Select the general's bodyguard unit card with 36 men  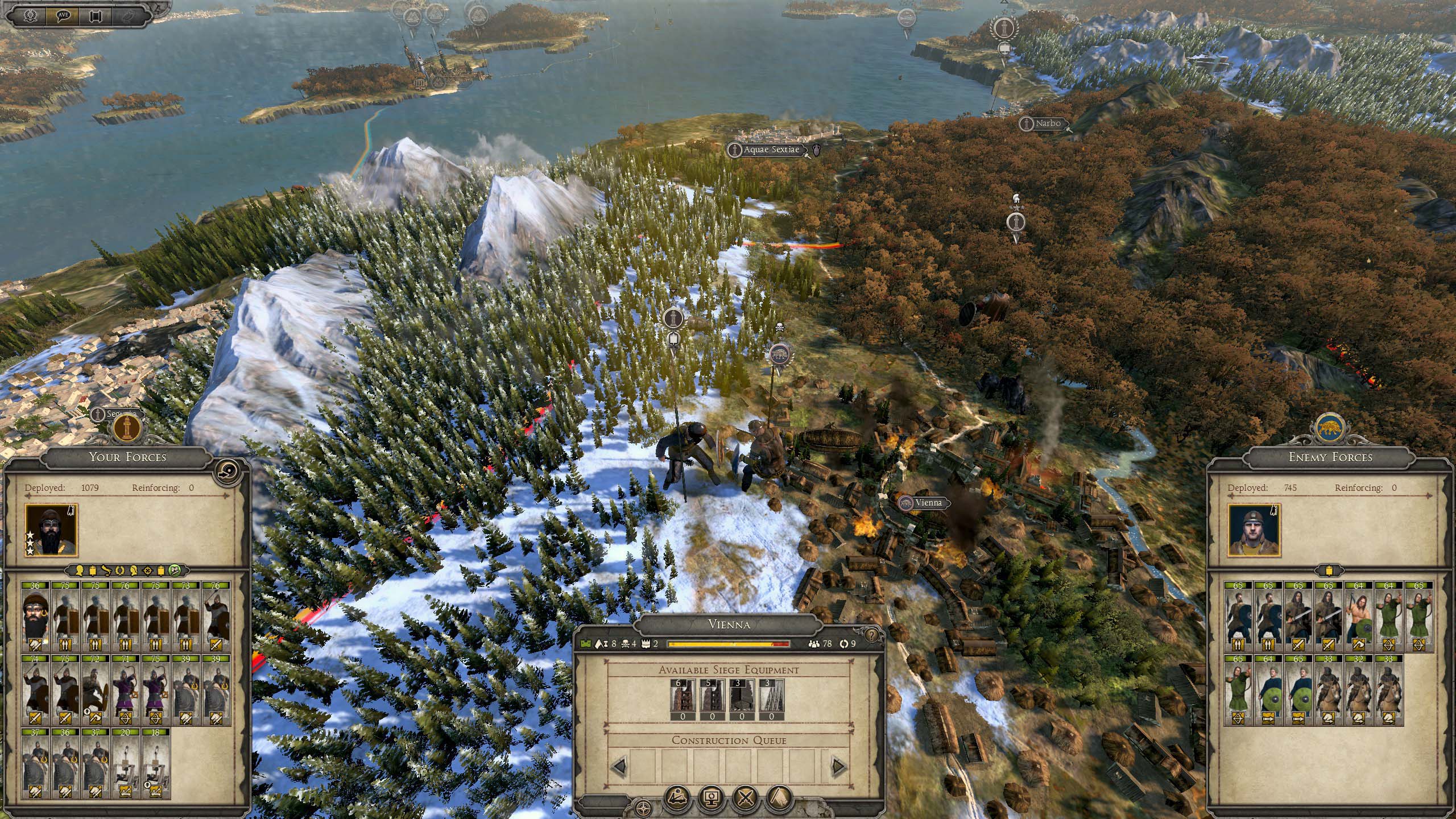click(35, 616)
